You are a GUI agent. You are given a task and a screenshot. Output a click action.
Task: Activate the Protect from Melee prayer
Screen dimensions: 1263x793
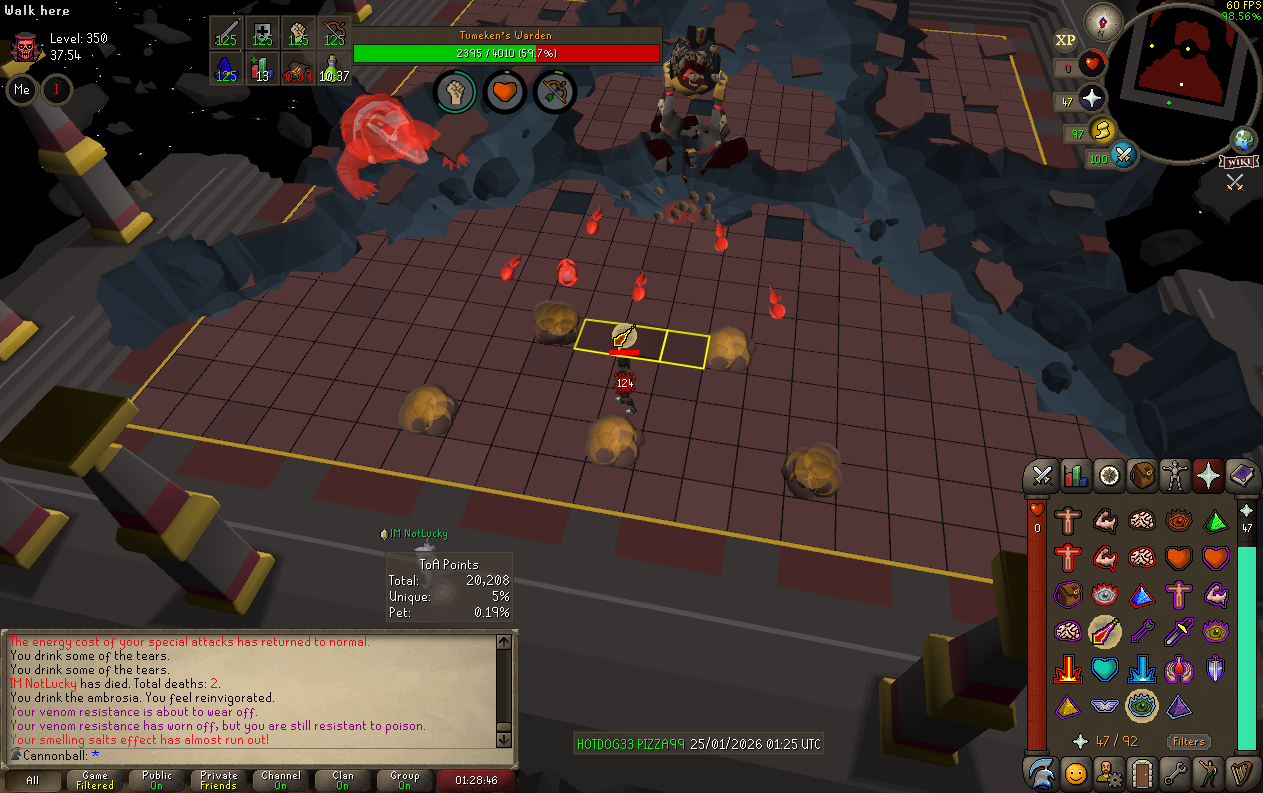click(1178, 630)
